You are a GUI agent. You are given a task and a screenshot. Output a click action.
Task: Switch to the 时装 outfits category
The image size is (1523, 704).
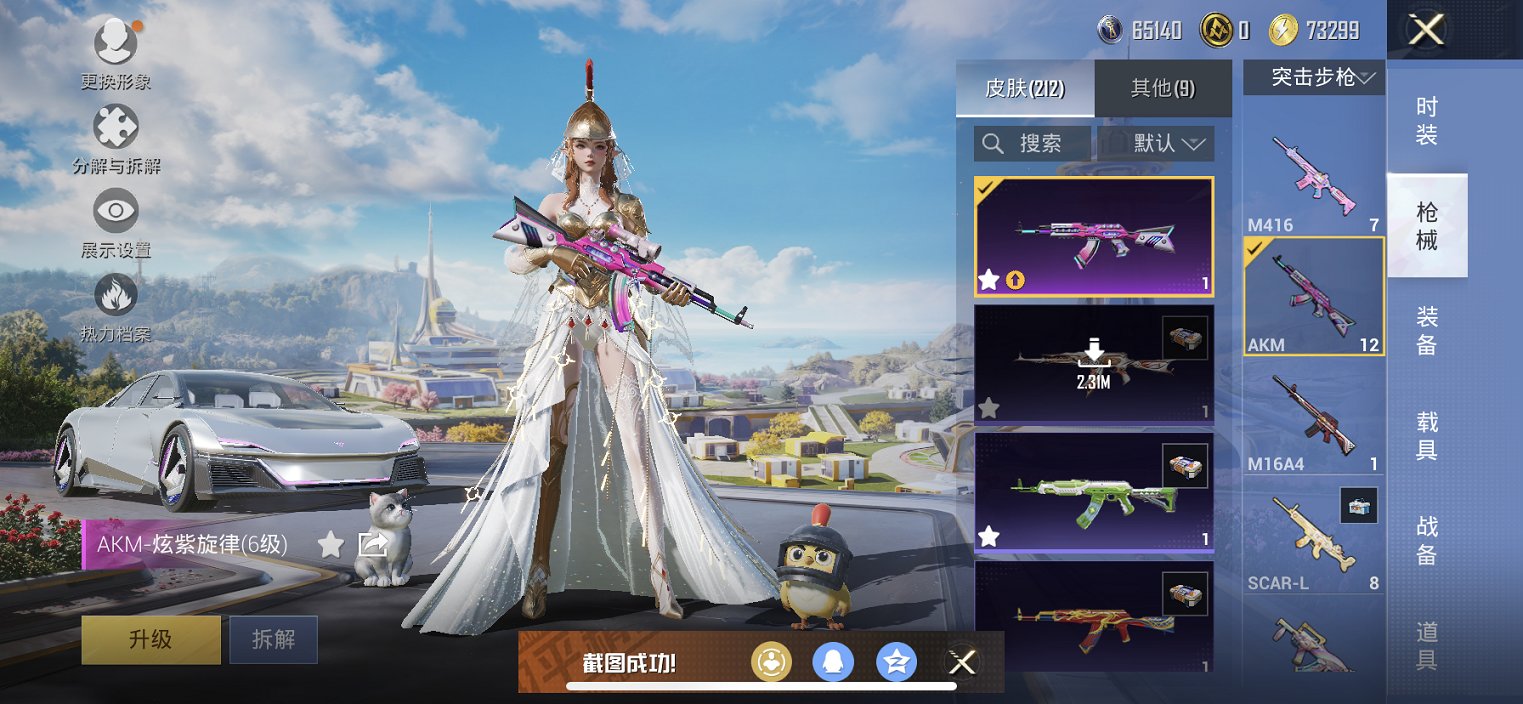coord(1427,122)
